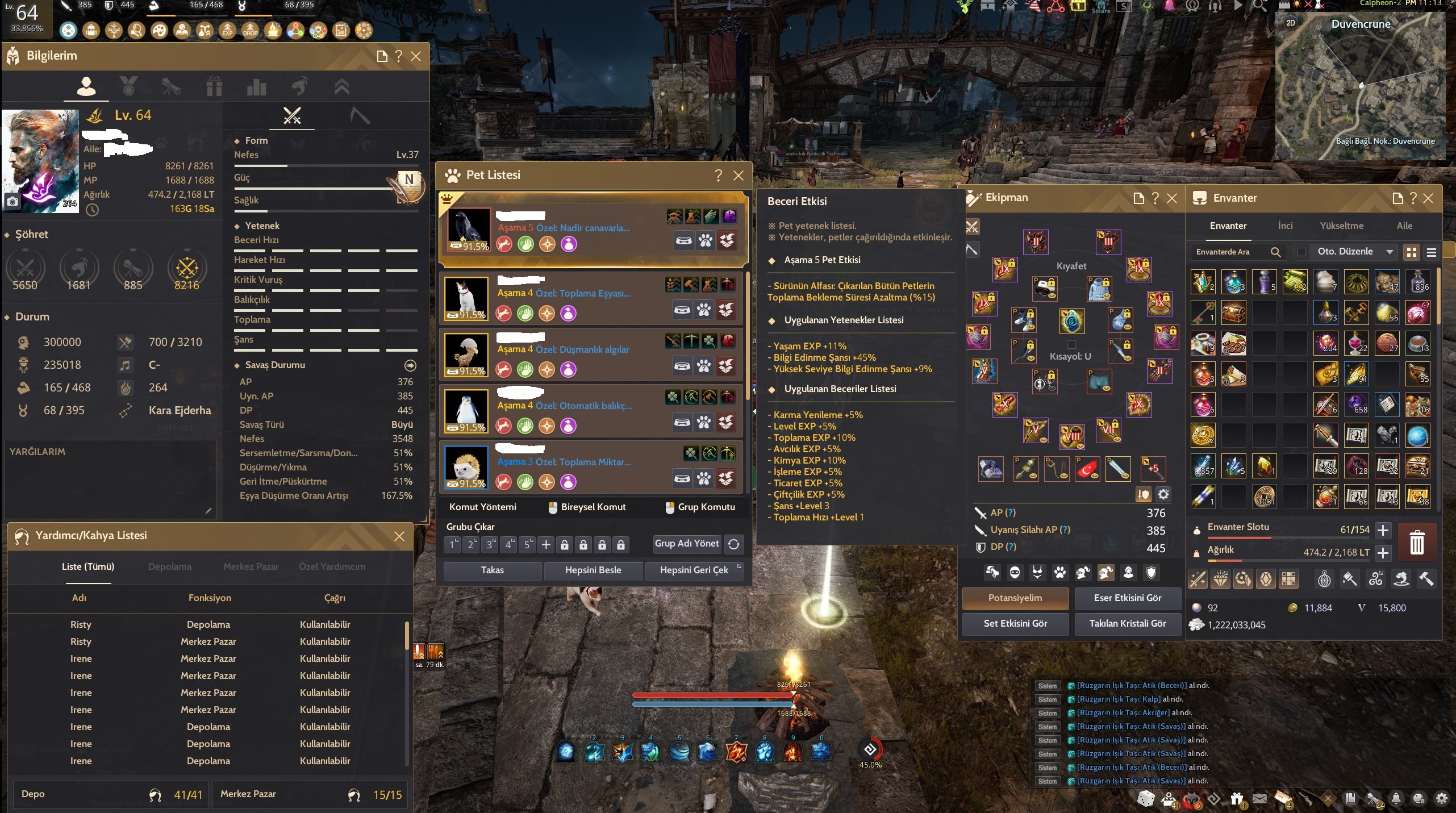Click Takılan Kristali Gör
1456x813 pixels.
coord(1127,623)
